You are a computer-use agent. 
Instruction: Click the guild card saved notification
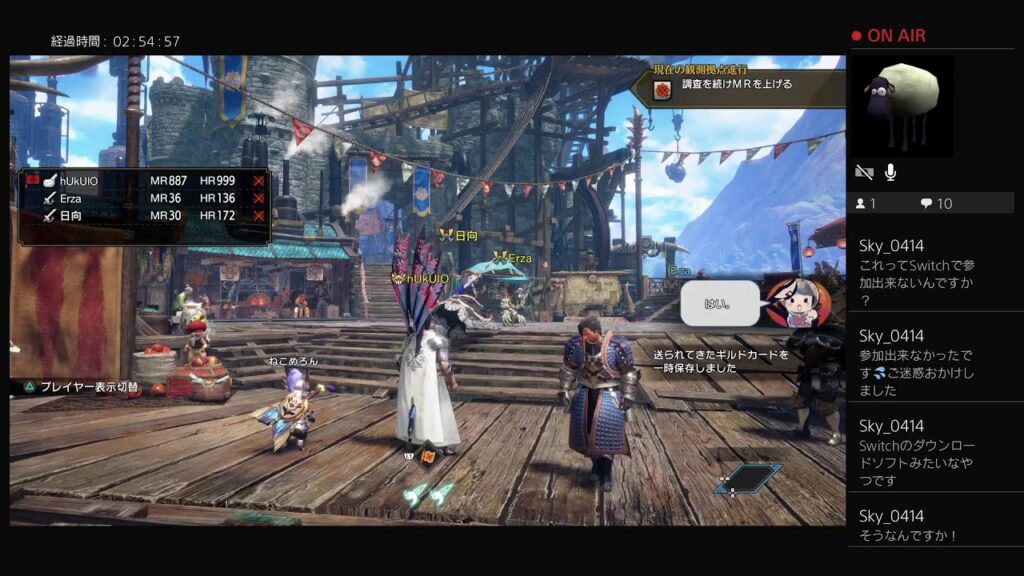(x=720, y=361)
